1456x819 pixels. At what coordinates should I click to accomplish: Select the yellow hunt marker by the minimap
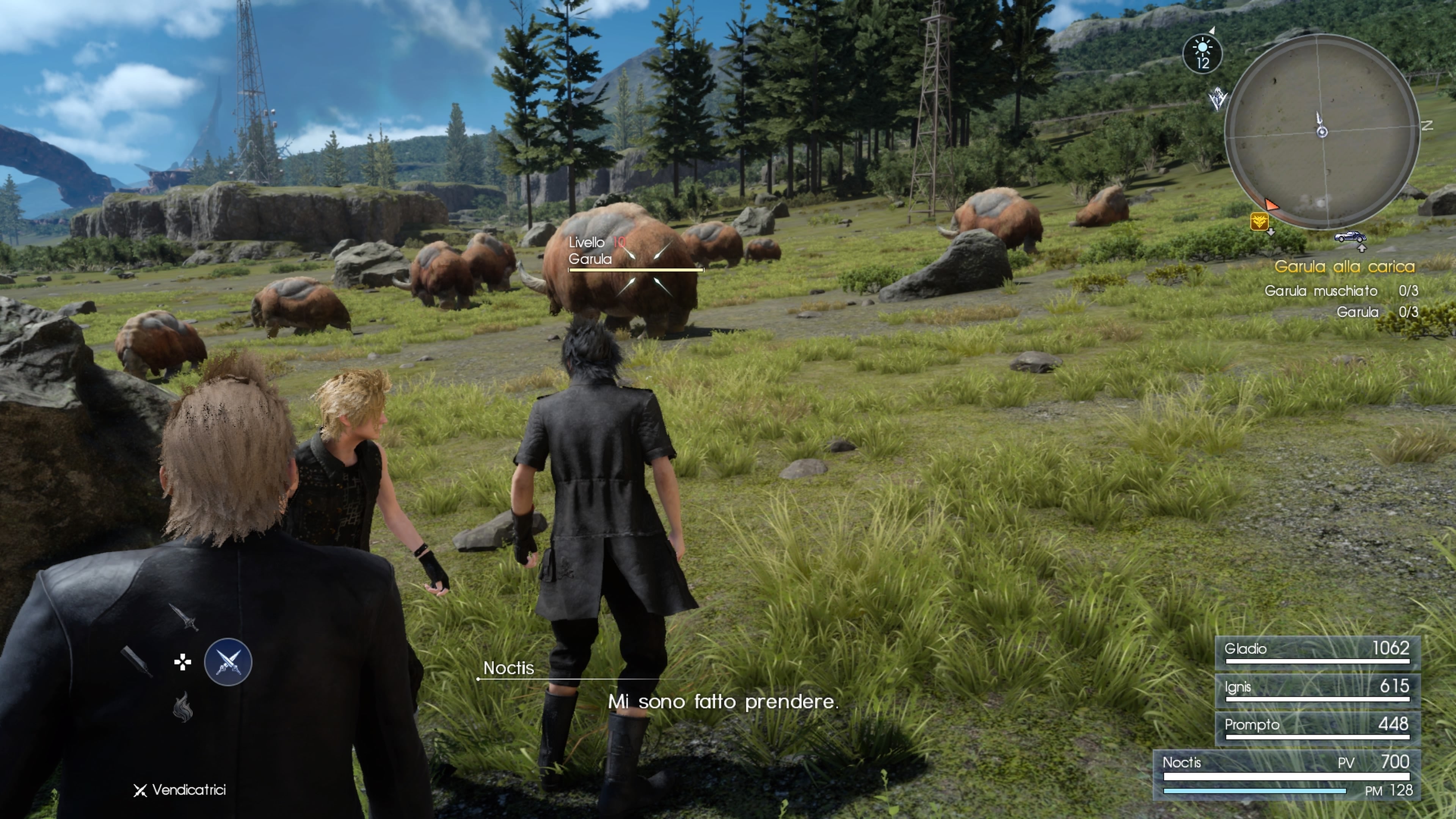[1259, 221]
